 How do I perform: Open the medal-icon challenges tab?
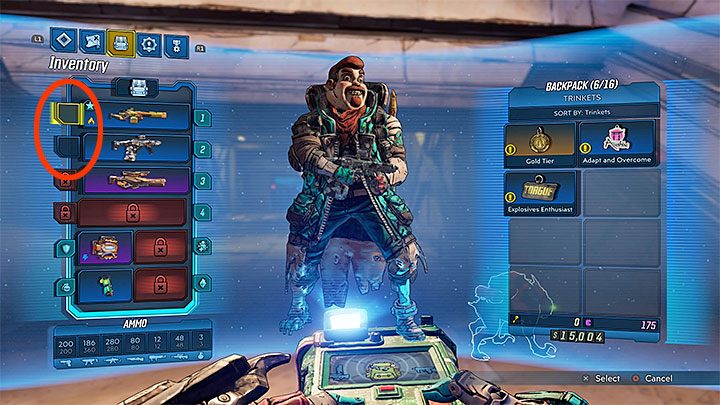click(179, 43)
